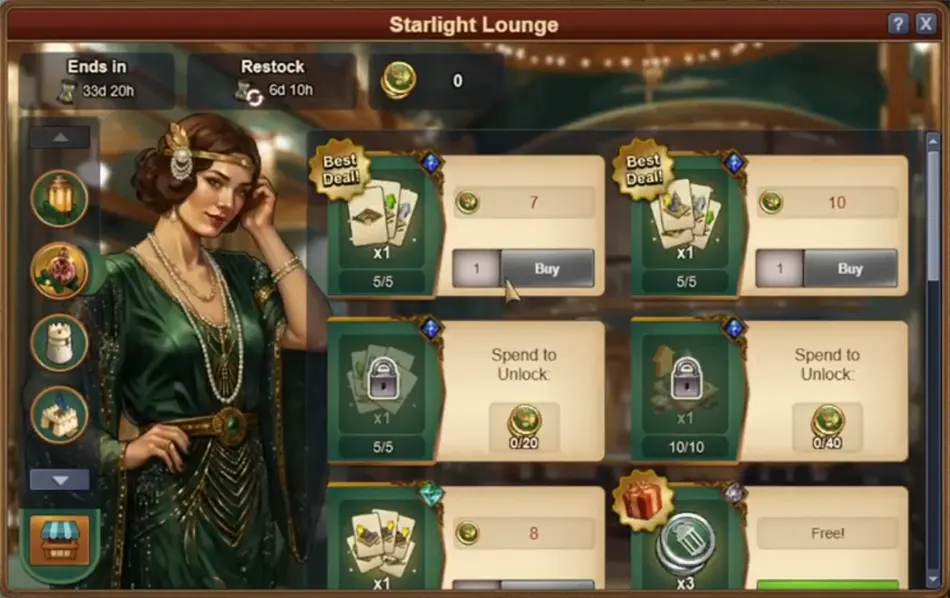Select the castle with blue flag category
This screenshot has height=598, width=950.
point(60,414)
